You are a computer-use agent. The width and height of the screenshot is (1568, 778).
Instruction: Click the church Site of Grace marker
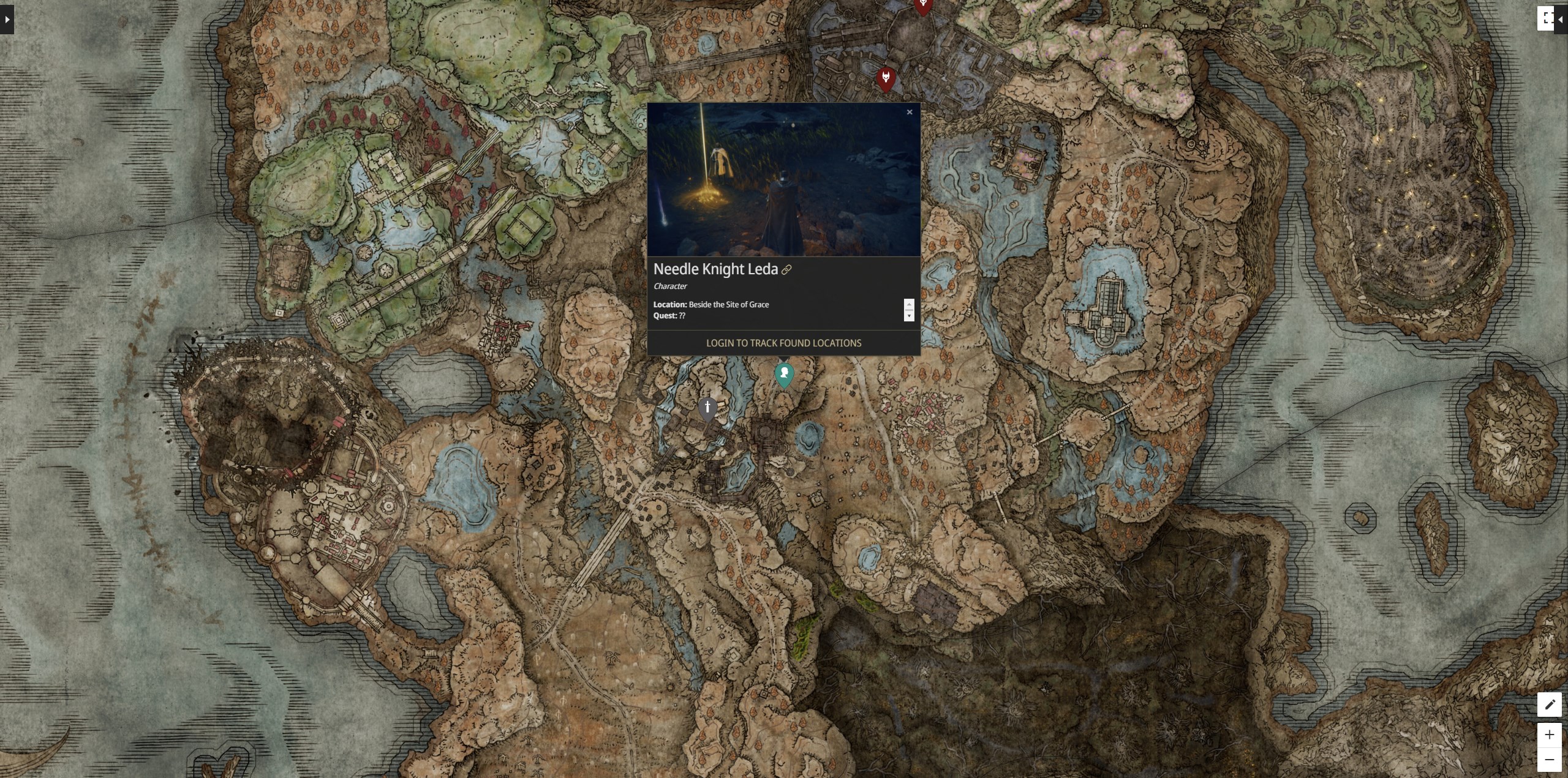707,406
